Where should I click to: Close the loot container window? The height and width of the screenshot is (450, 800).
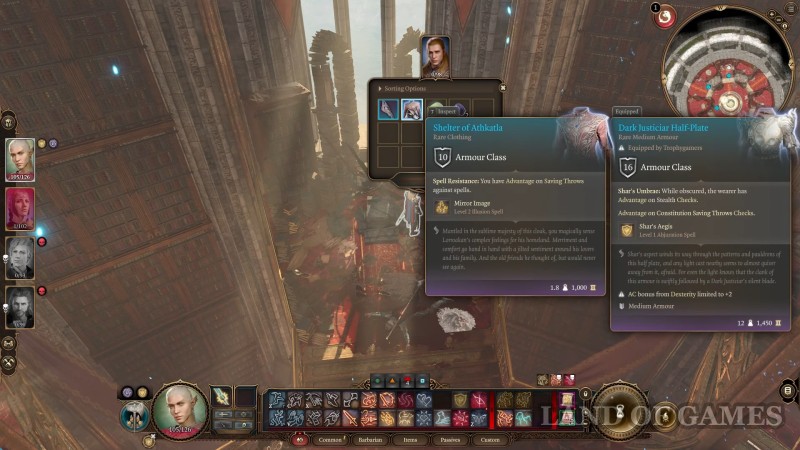point(503,87)
